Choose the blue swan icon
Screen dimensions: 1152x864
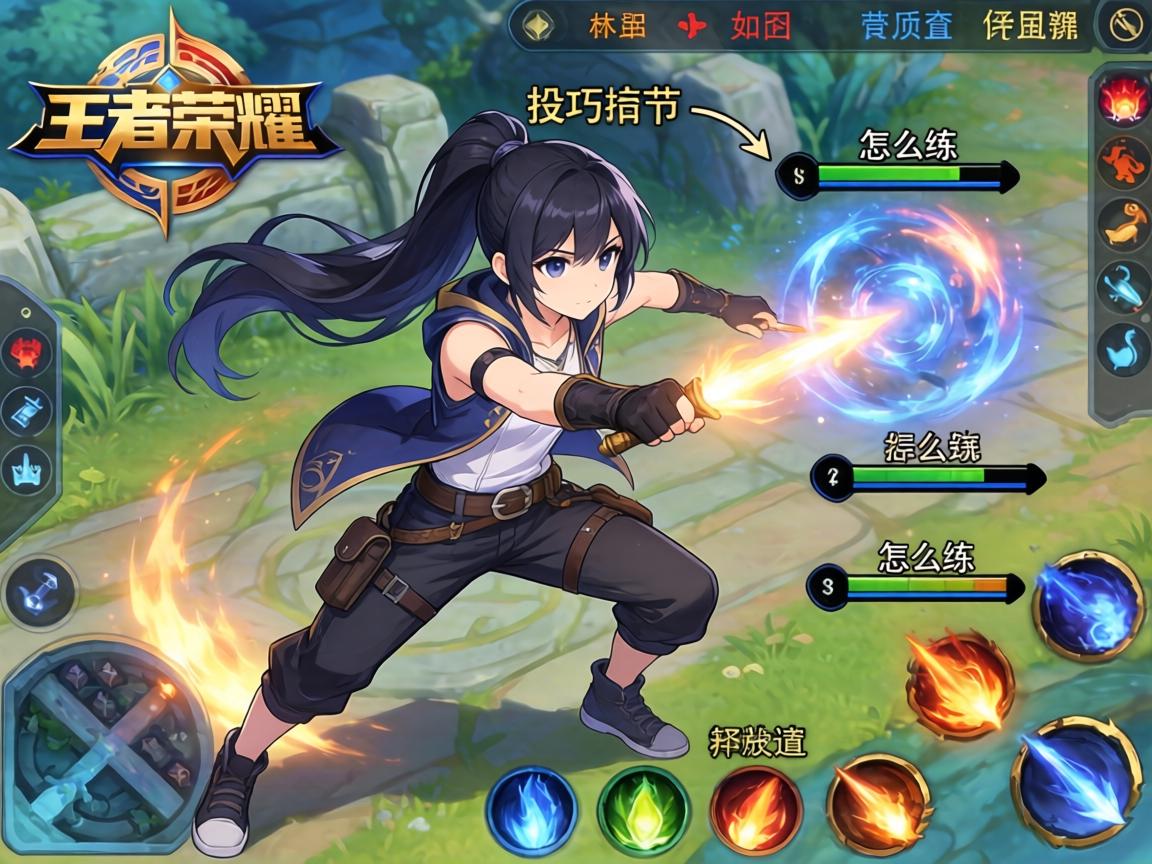coord(1123,350)
